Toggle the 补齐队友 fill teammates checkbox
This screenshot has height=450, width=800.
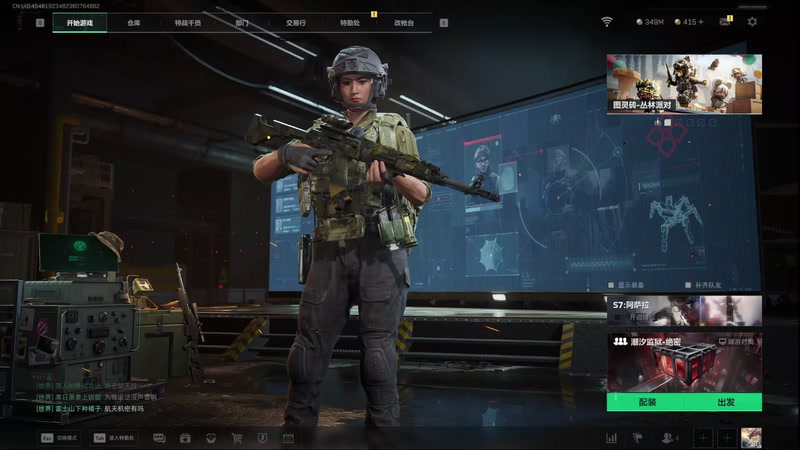click(687, 284)
